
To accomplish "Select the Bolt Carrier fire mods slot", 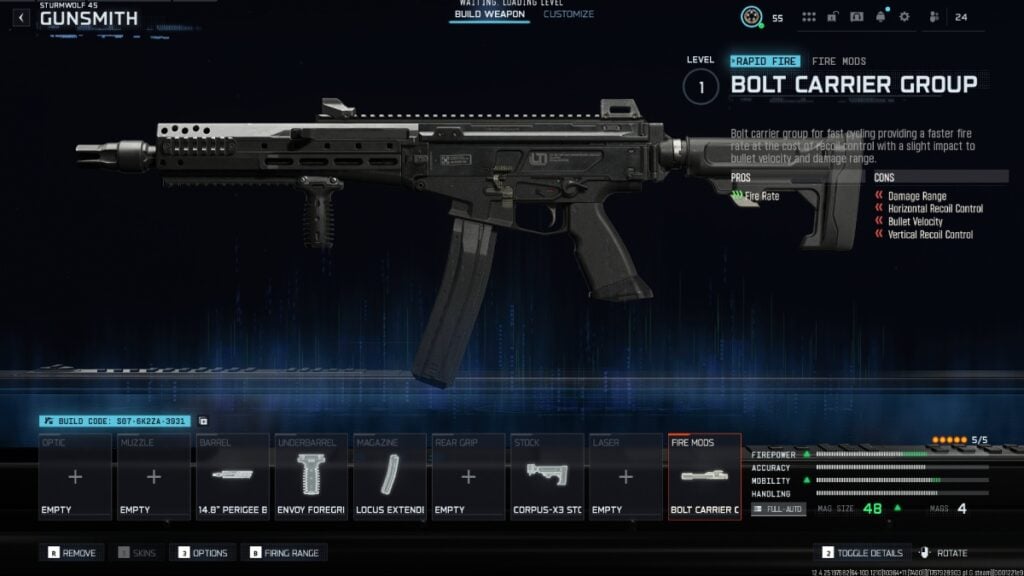I will [705, 477].
